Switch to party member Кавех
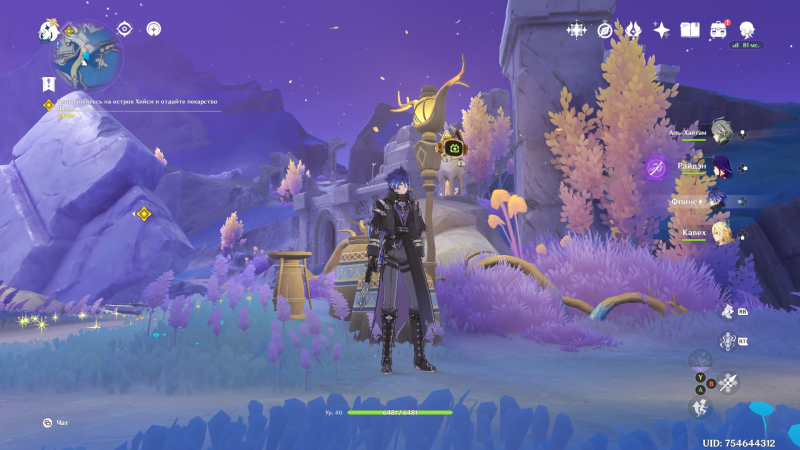The image size is (800, 450). click(722, 234)
